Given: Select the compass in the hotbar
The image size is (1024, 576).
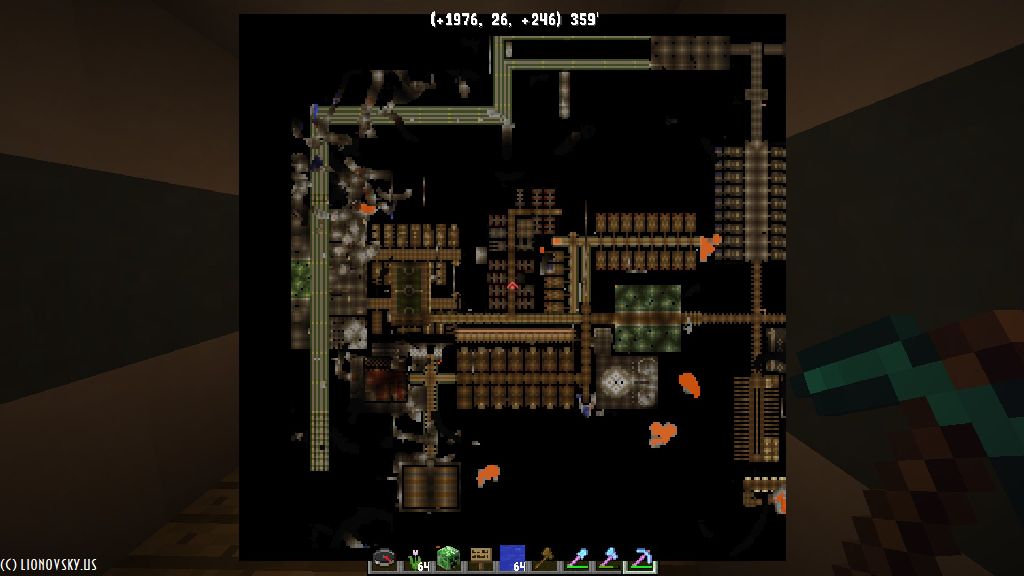Looking at the screenshot, I should [385, 558].
